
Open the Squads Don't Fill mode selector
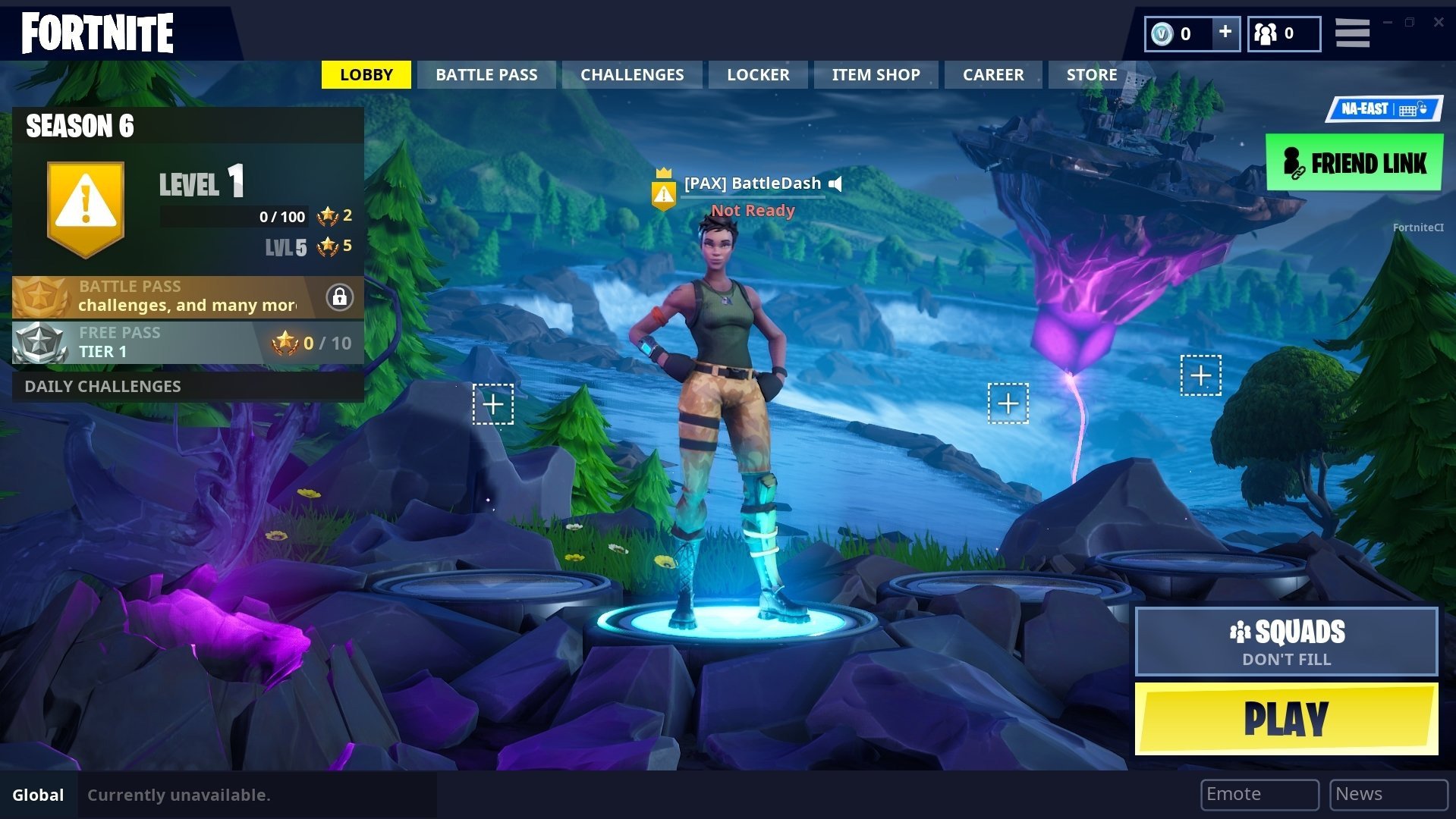pyautogui.click(x=1286, y=641)
